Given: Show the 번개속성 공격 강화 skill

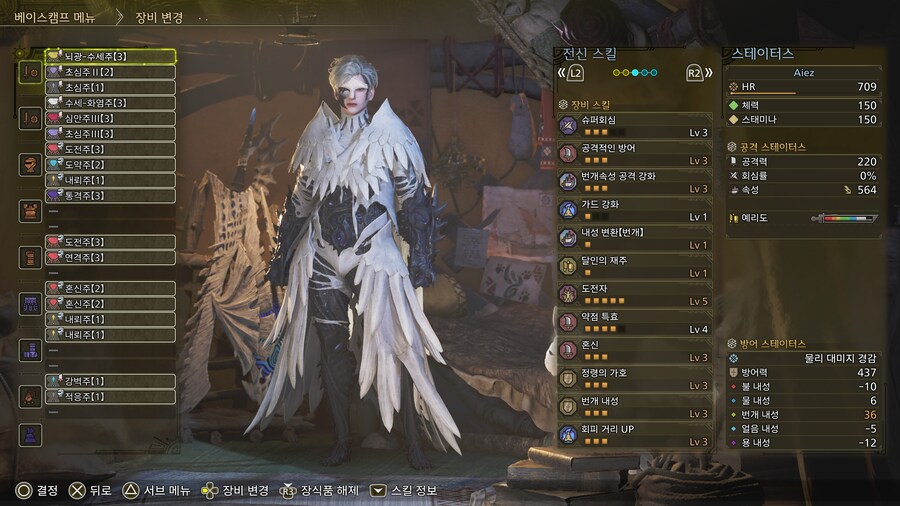Looking at the screenshot, I should [634, 181].
